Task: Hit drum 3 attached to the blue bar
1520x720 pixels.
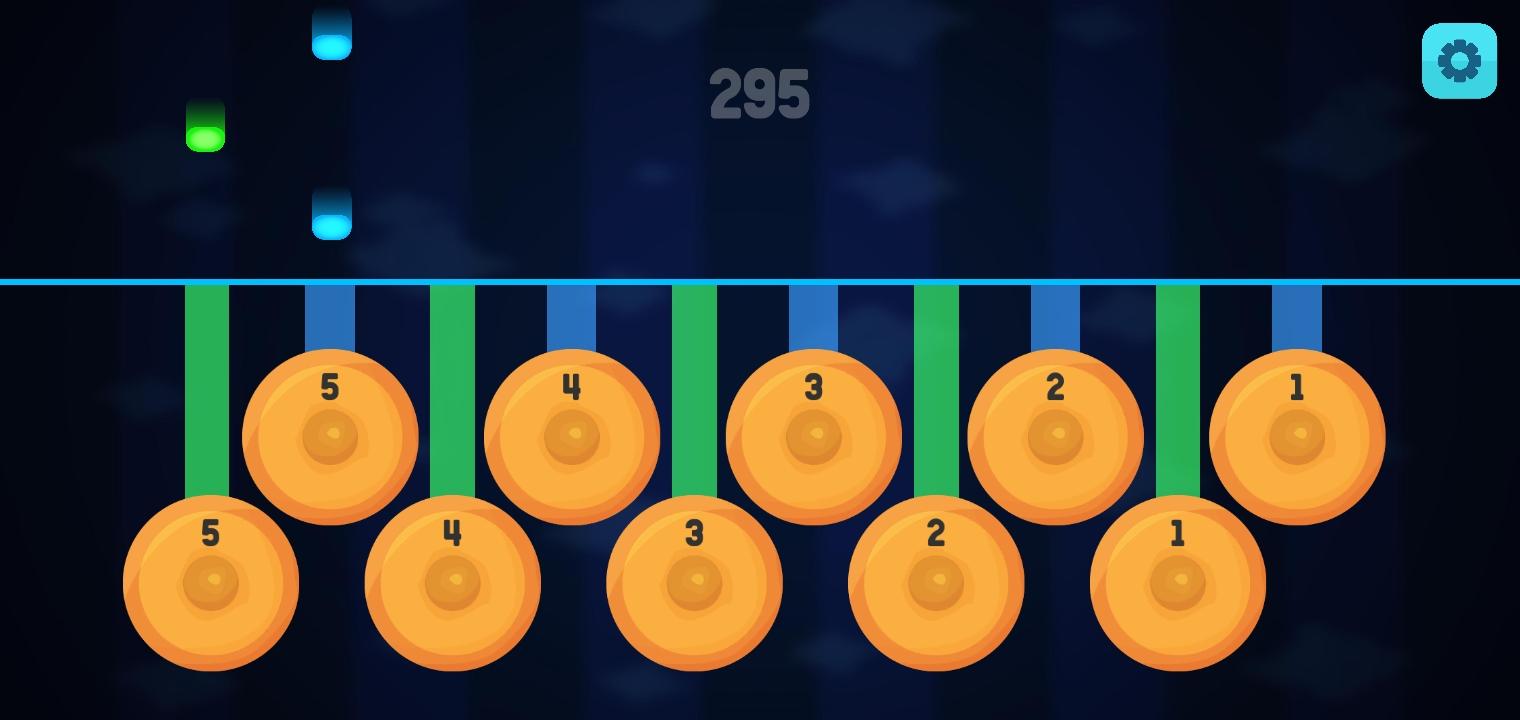Action: click(814, 436)
